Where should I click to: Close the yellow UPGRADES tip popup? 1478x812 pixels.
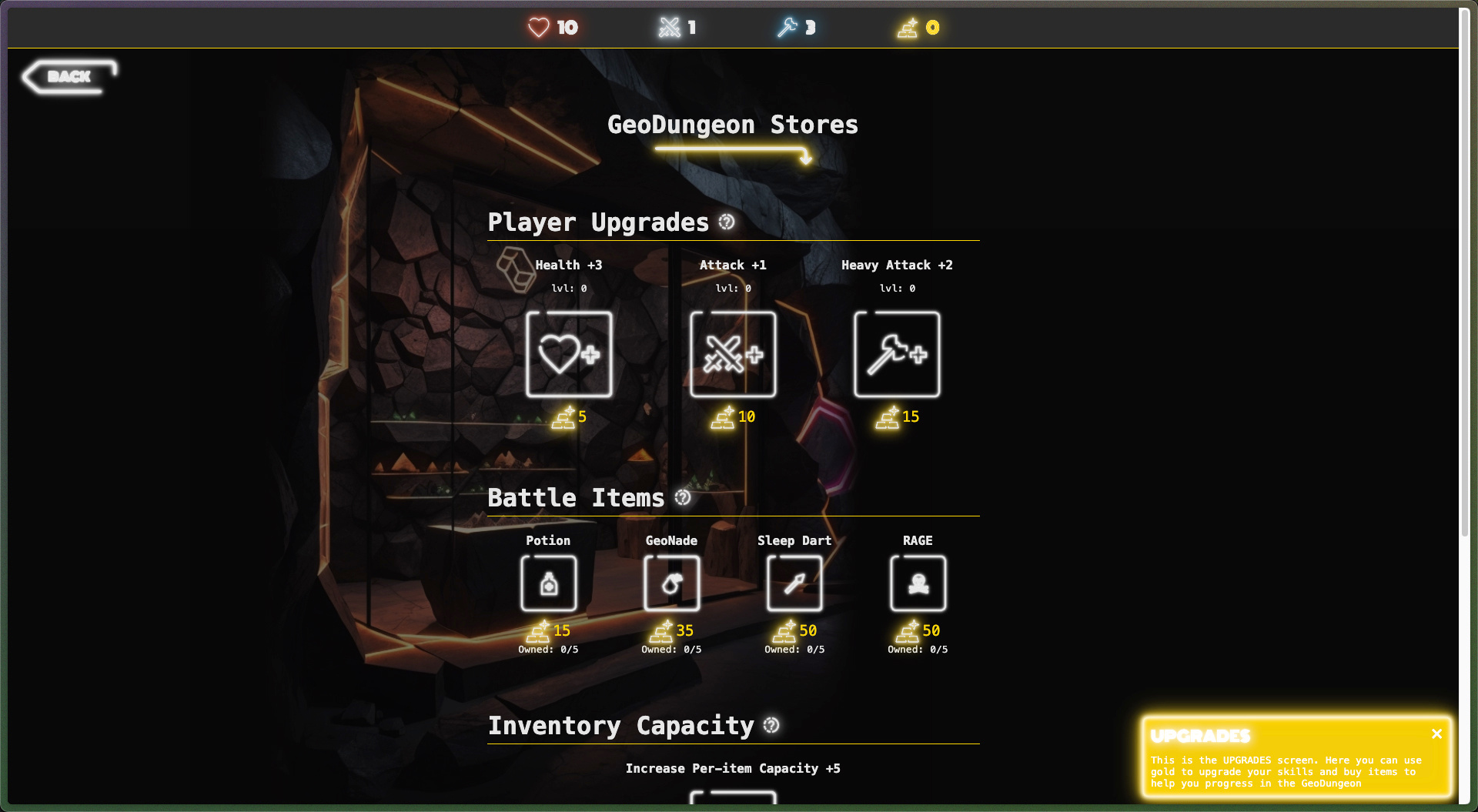tap(1436, 734)
